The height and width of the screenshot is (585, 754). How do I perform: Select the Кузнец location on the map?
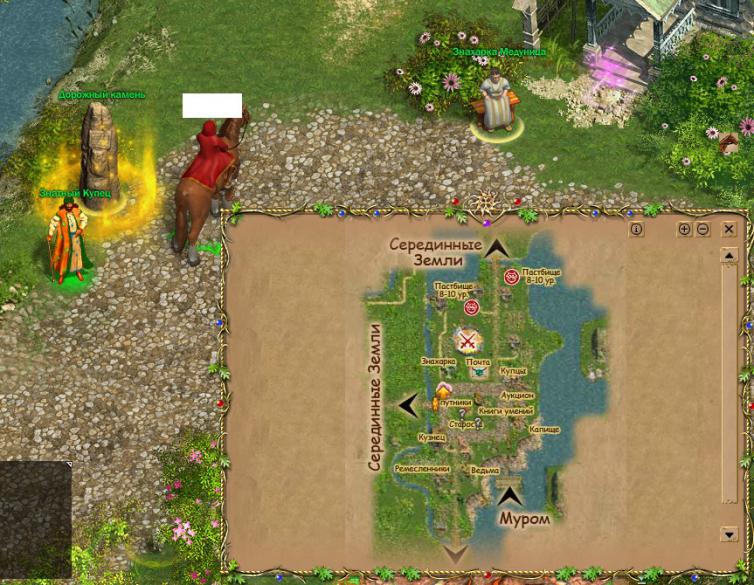point(432,437)
